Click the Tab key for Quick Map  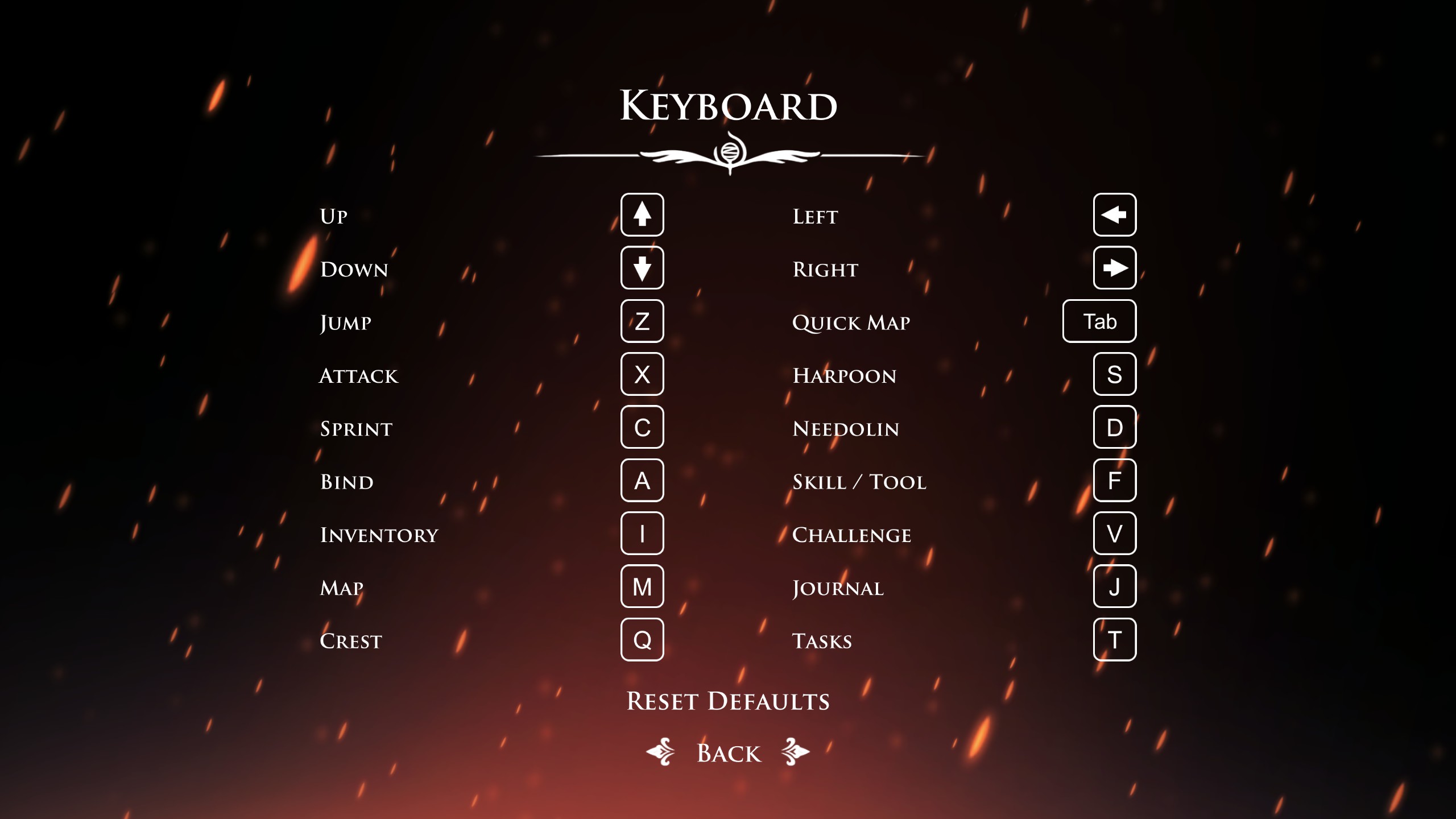[x=1099, y=321]
